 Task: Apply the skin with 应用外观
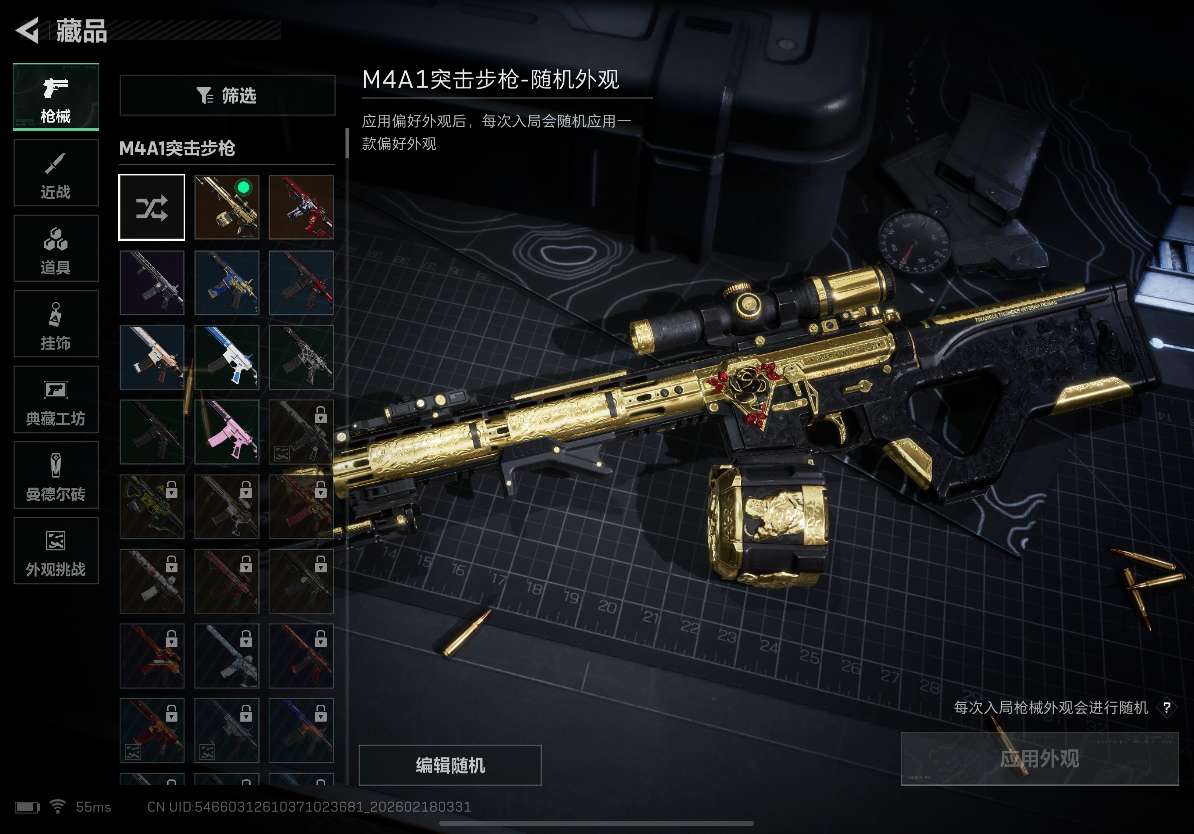click(1039, 759)
